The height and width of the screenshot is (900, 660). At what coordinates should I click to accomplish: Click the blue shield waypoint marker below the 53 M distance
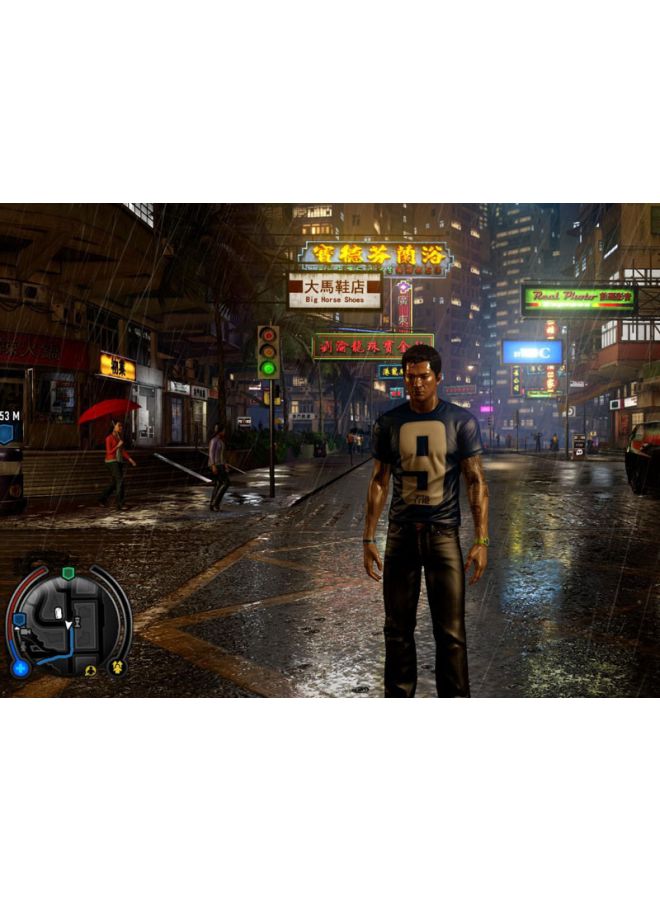[x=5, y=434]
